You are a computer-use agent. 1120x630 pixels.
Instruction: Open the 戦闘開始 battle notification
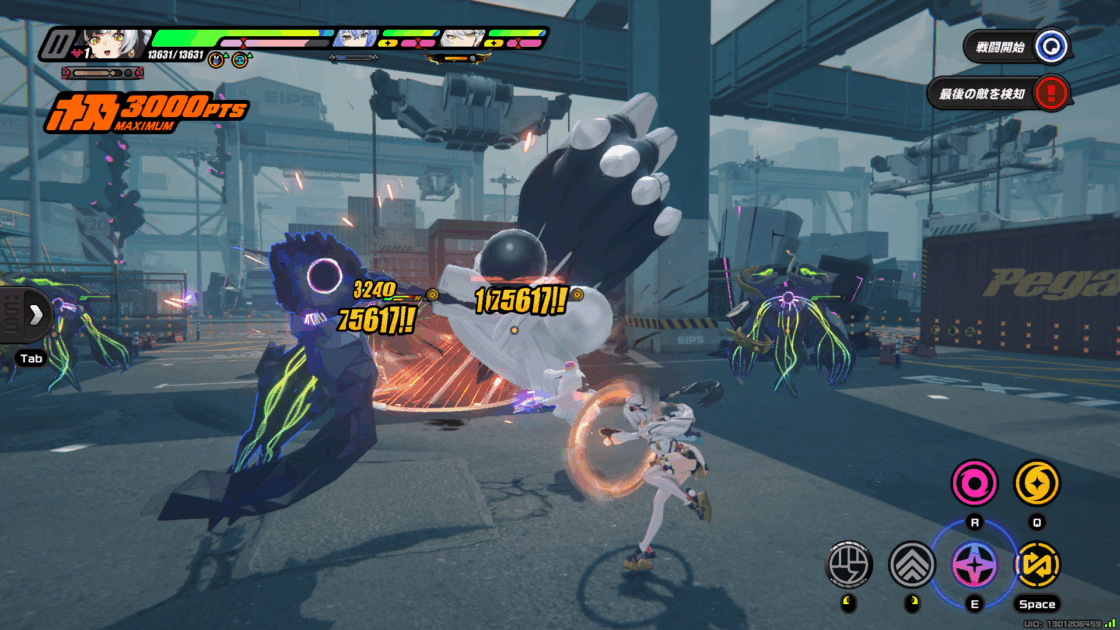coord(1016,46)
